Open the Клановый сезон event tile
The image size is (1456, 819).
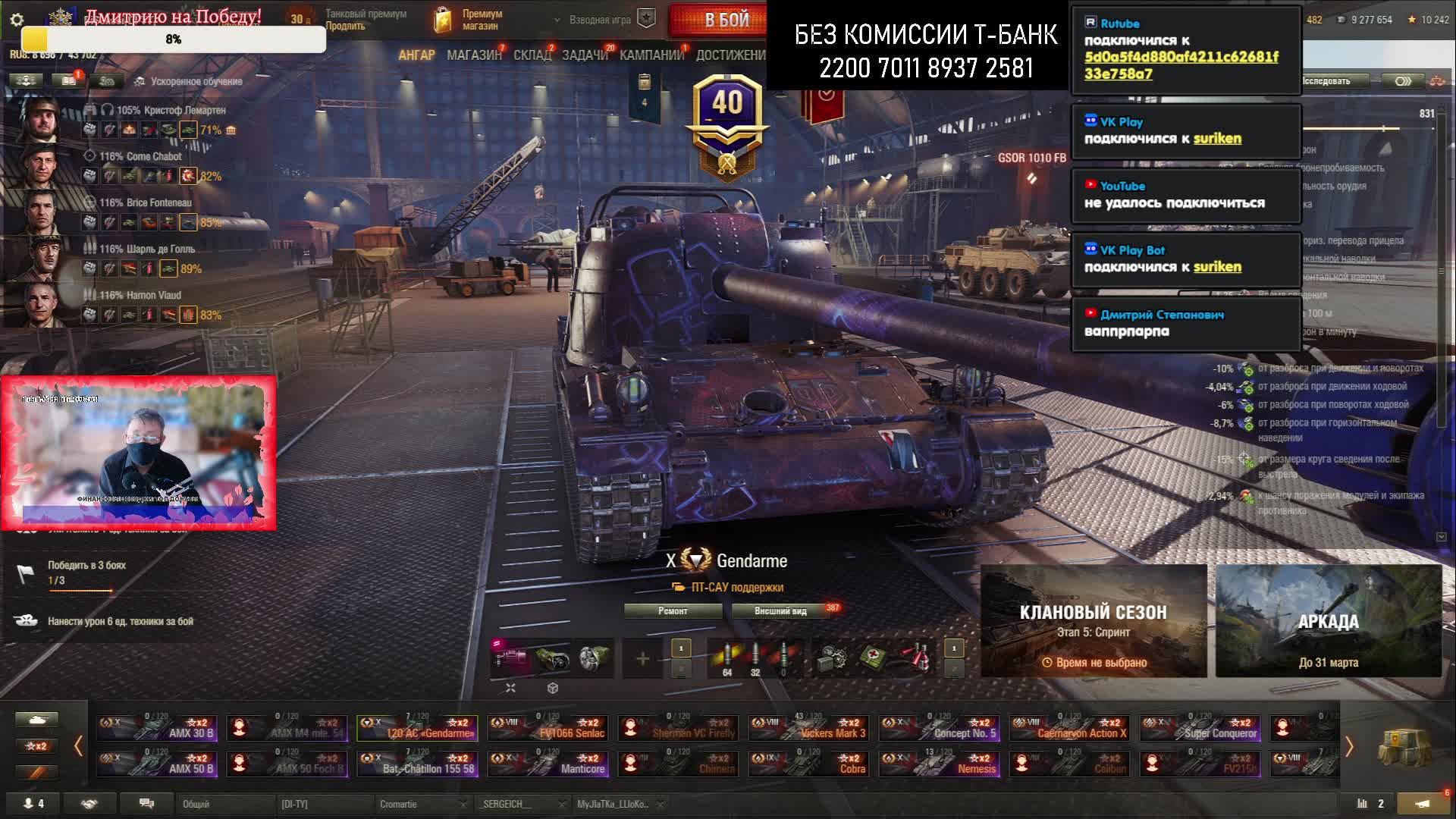1093,620
